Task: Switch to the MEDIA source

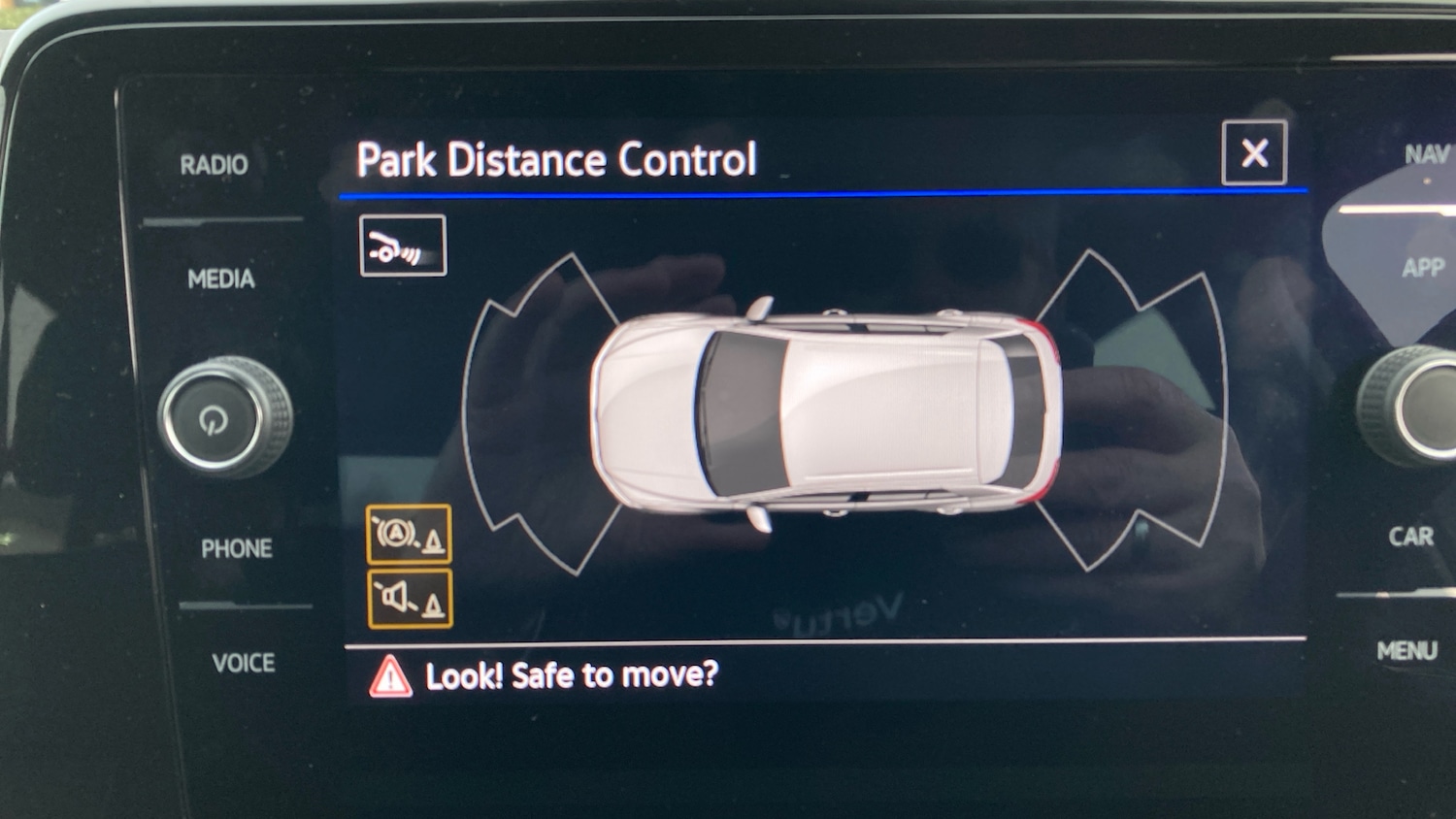Action: (221, 279)
